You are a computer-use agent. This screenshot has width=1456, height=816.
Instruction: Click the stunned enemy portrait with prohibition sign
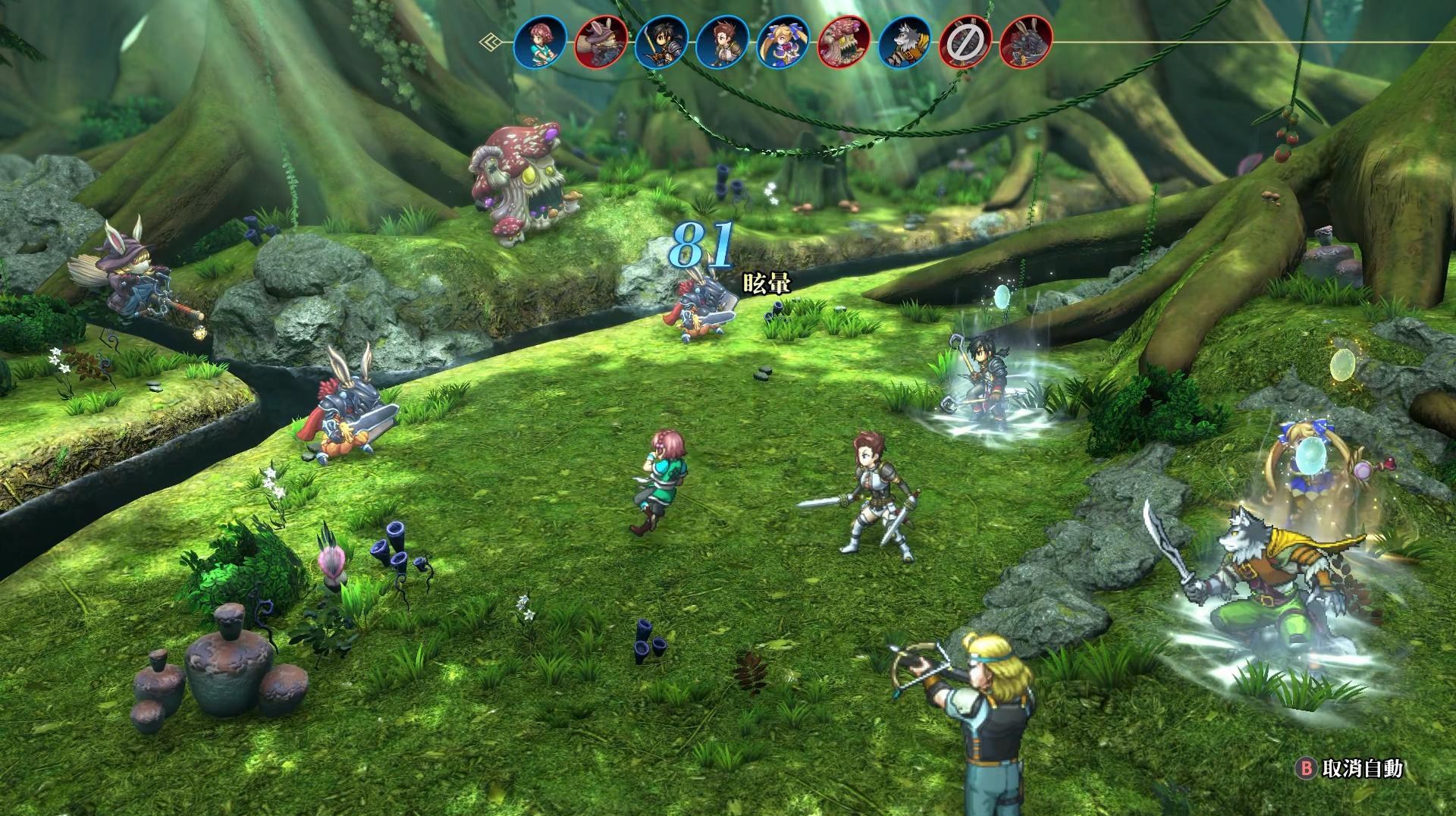(965, 42)
